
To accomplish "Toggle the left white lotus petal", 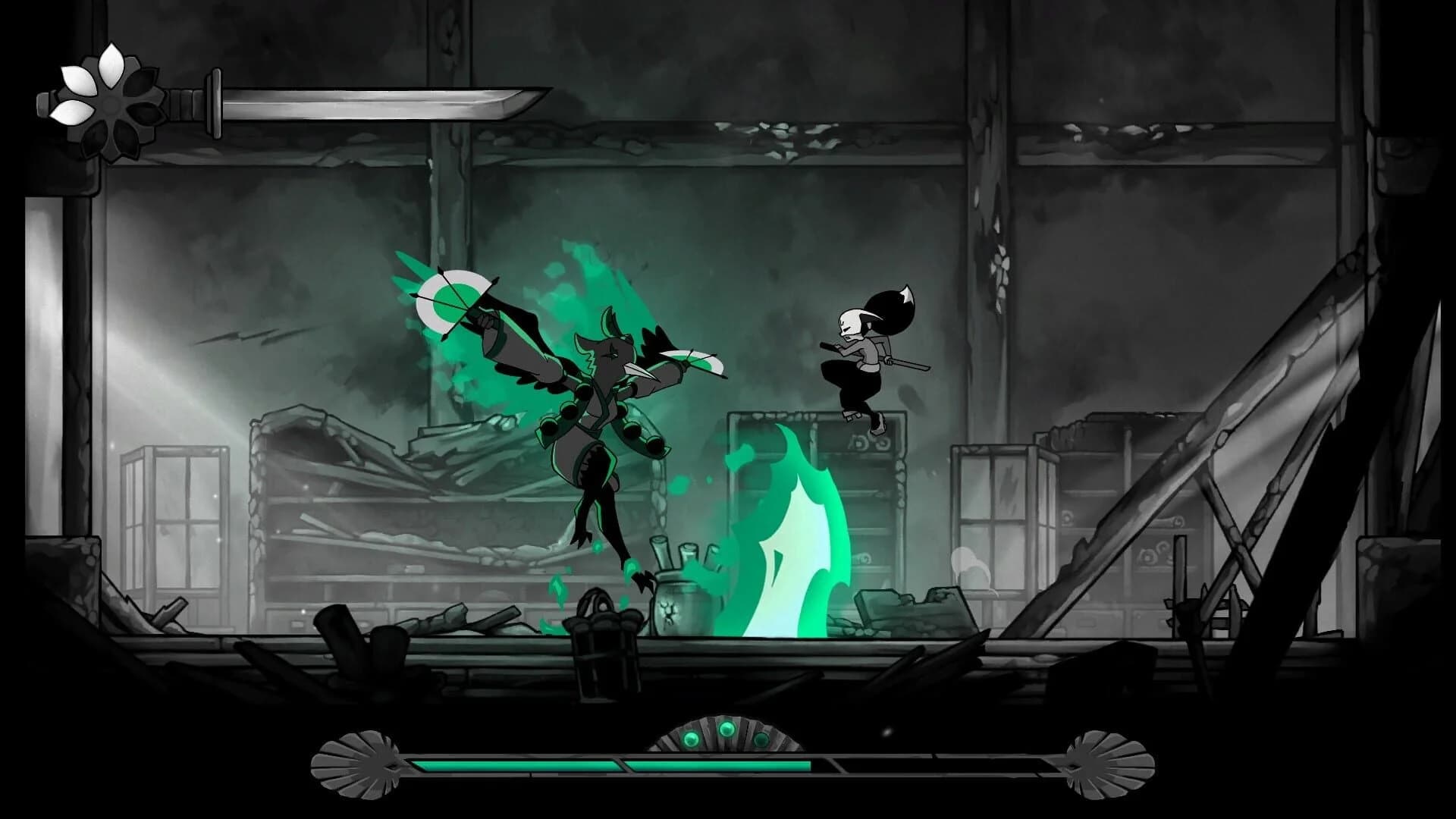I will click(77, 80).
